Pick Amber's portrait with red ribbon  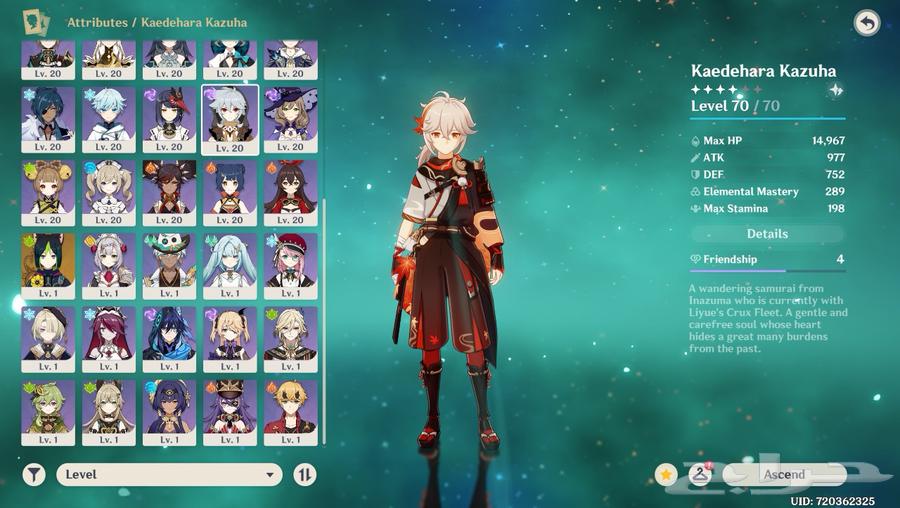pyautogui.click(x=290, y=192)
